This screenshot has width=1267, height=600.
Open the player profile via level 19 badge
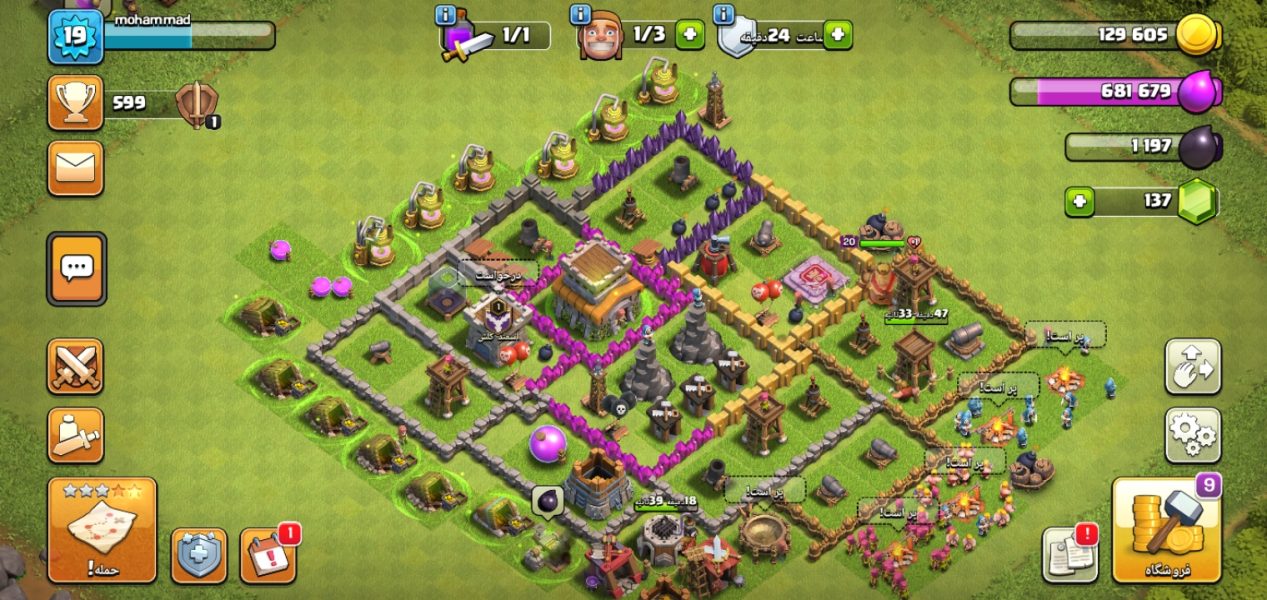coord(73,36)
